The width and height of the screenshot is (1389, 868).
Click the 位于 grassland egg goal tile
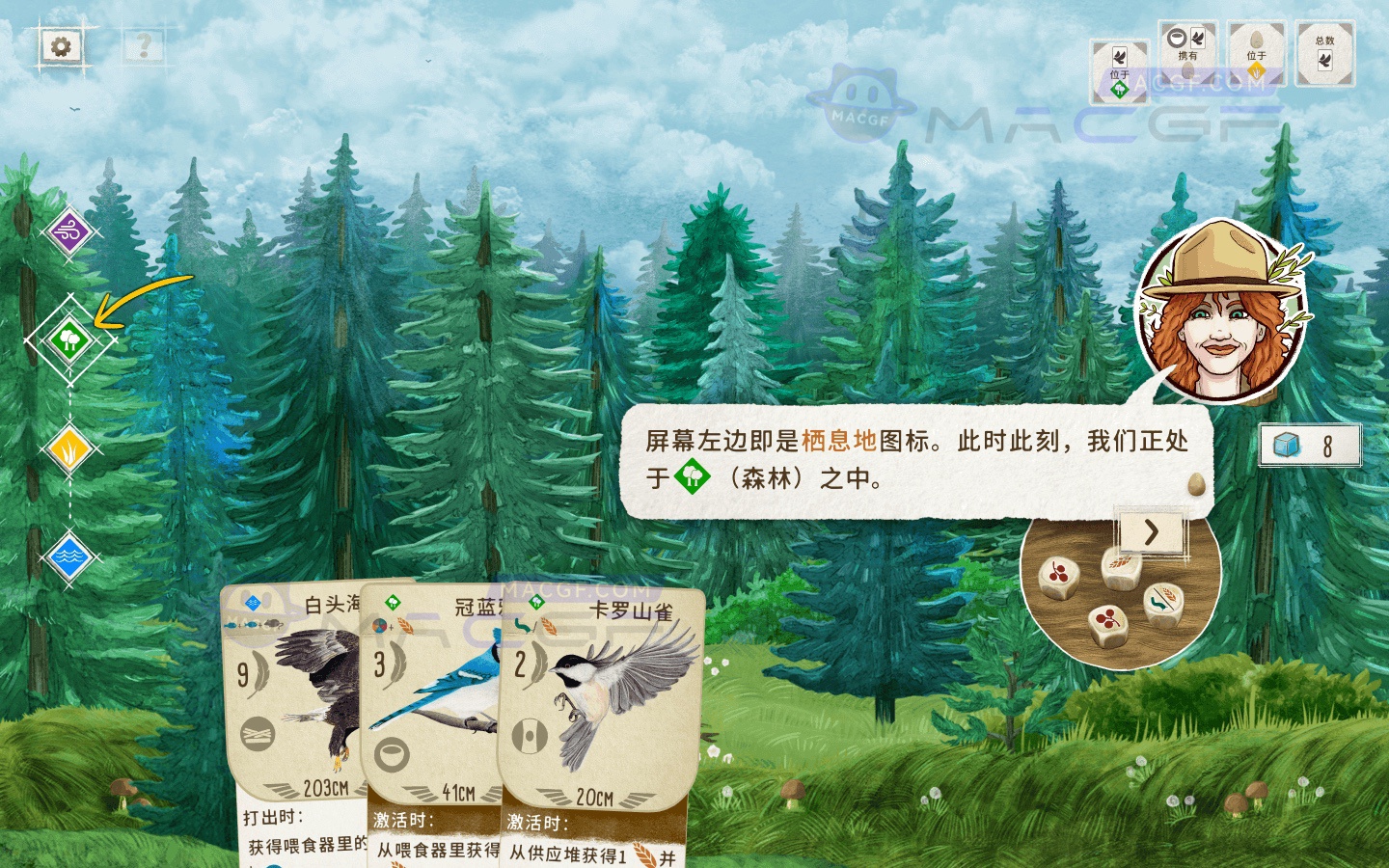(1256, 53)
